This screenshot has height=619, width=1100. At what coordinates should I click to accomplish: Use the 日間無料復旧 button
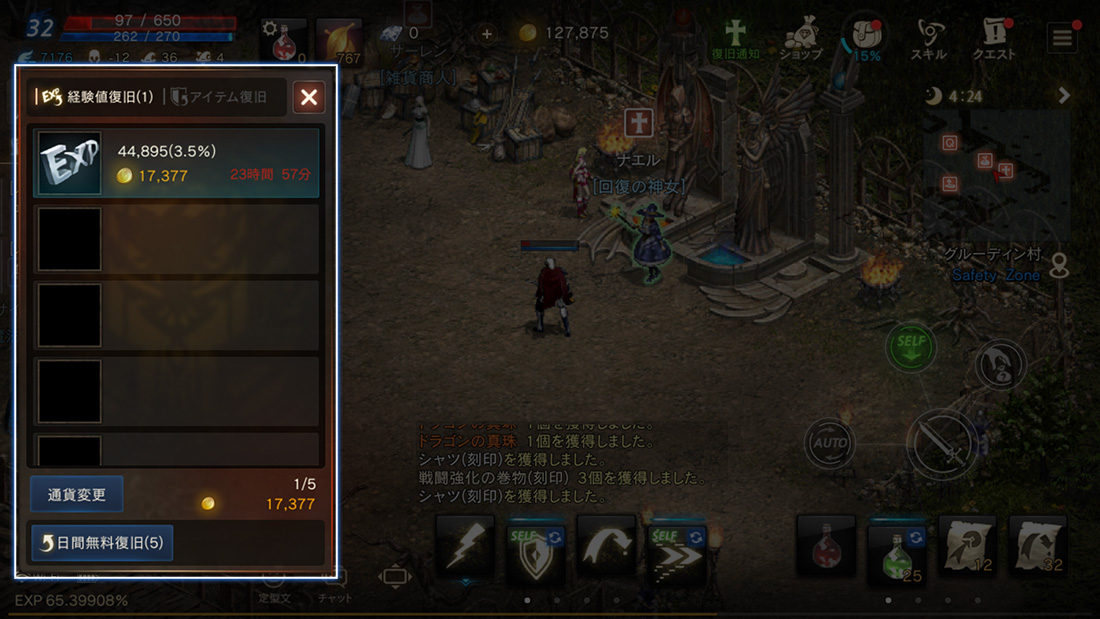tap(102, 543)
